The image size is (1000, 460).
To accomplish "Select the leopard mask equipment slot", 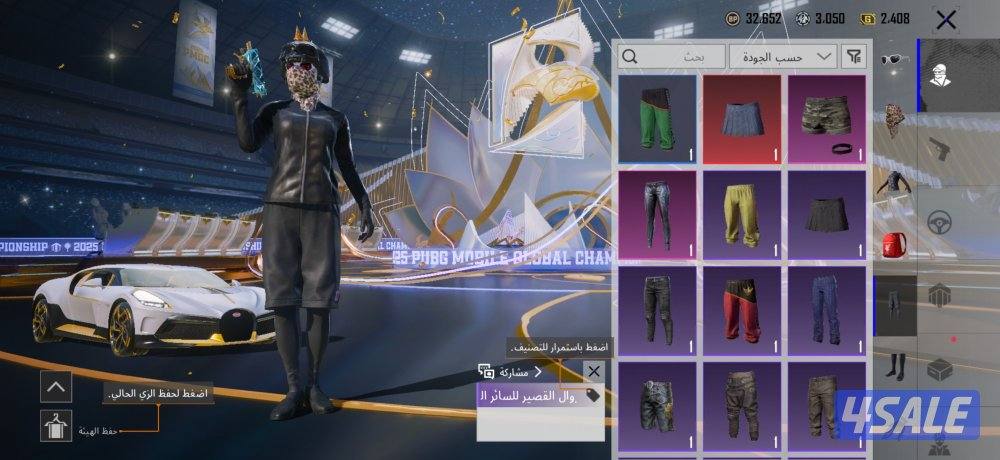I will 895,121.
